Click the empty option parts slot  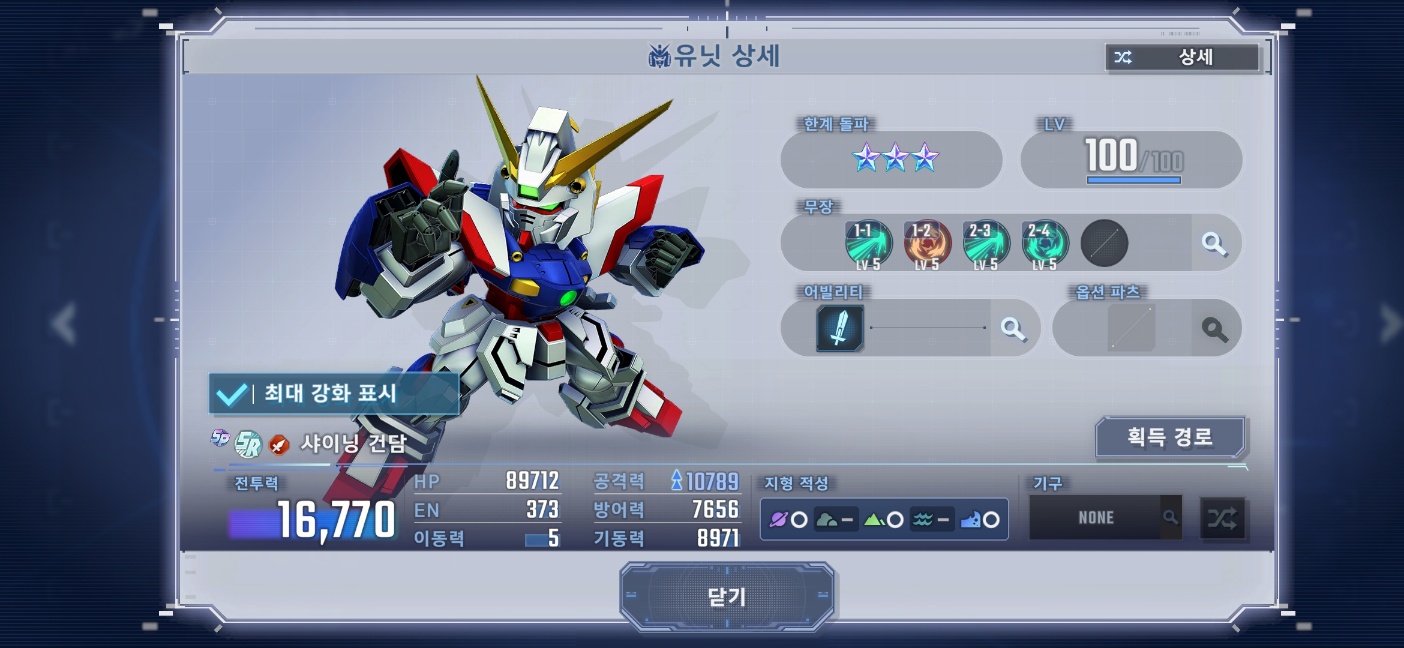coord(1131,328)
